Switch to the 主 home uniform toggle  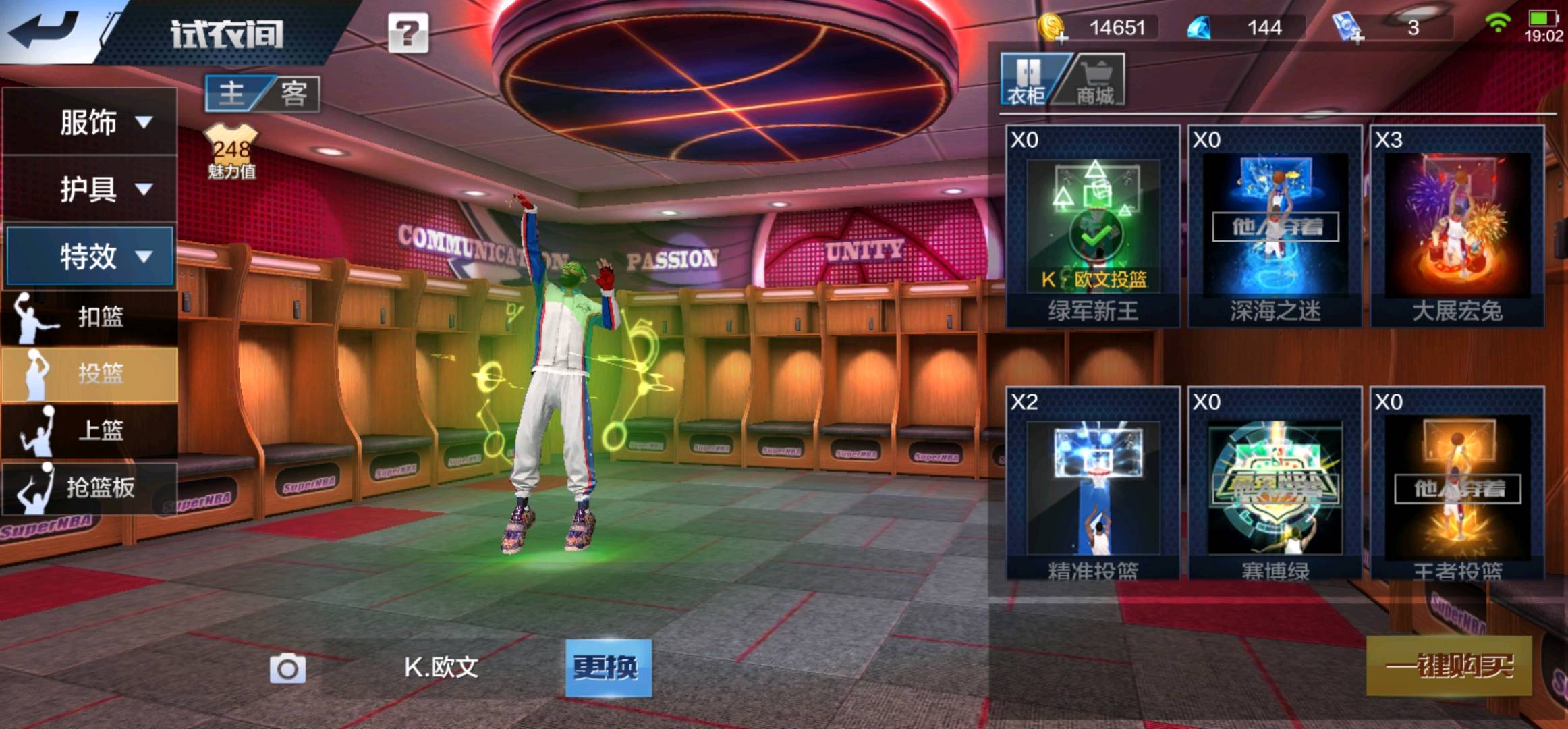coord(233,93)
